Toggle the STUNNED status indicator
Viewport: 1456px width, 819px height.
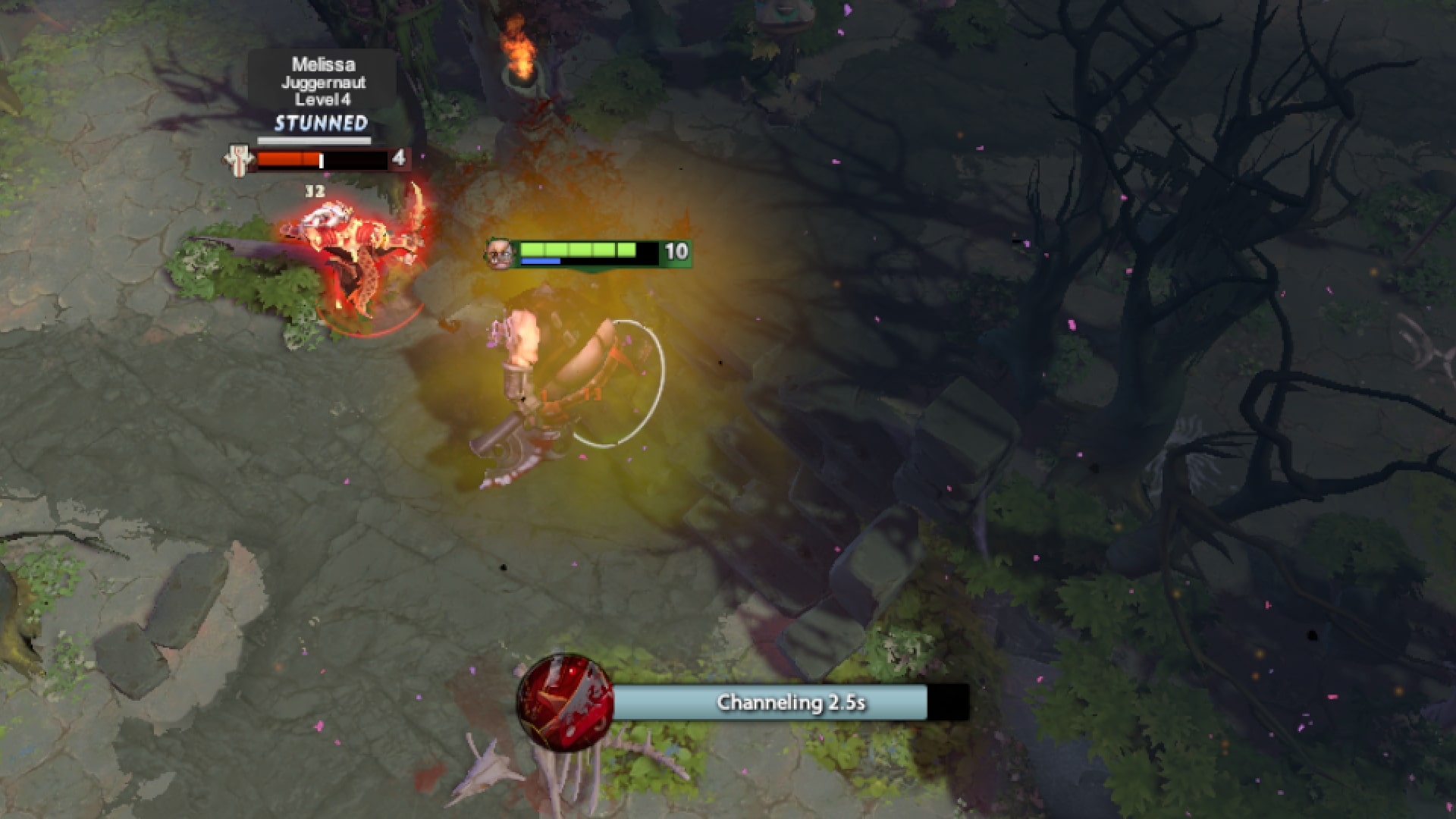[x=319, y=122]
